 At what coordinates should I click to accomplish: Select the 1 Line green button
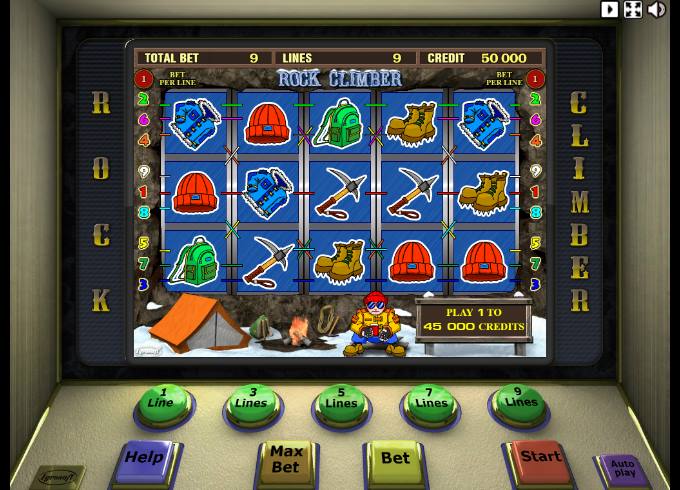(x=162, y=402)
